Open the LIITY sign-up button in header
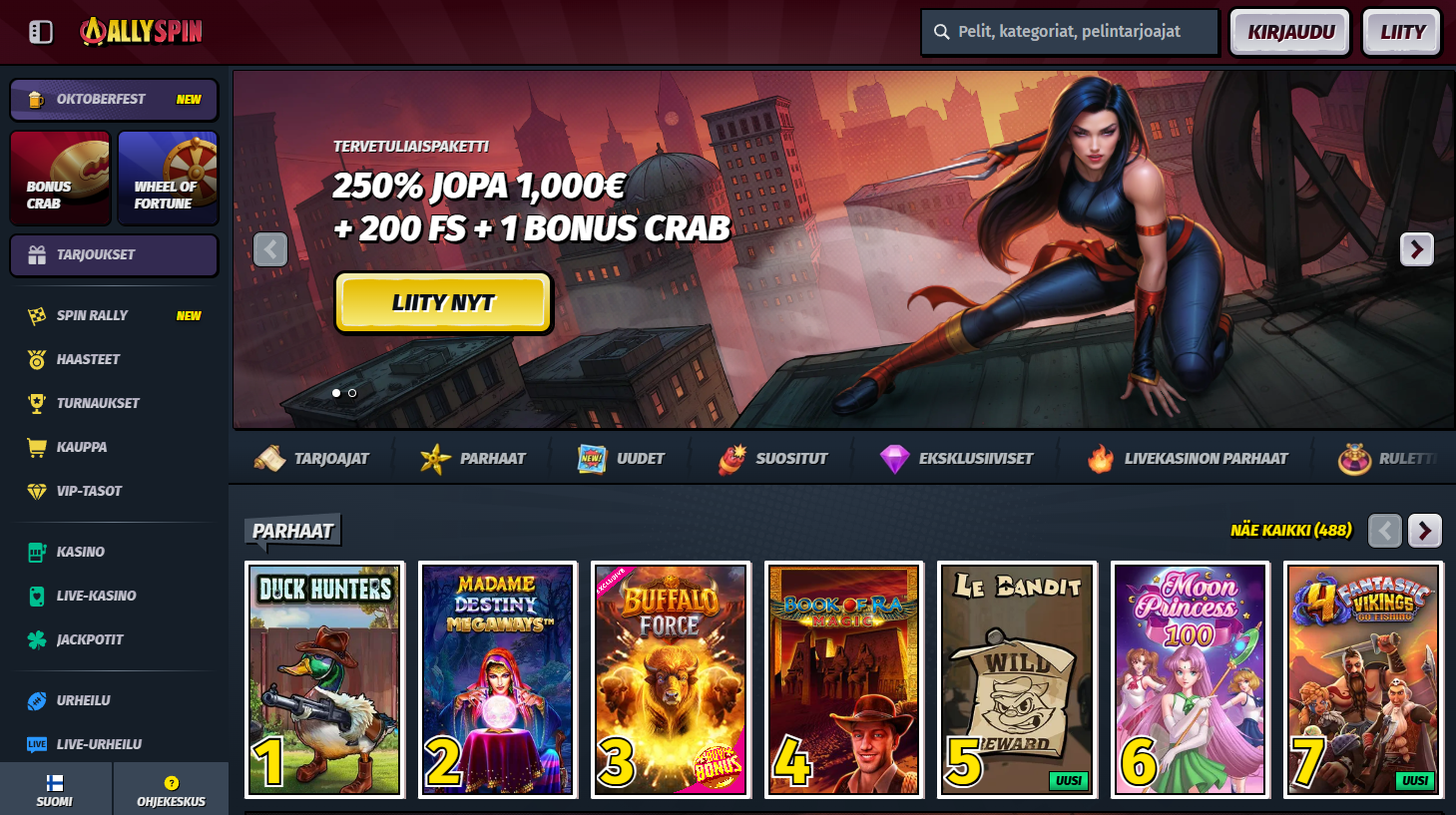Image resolution: width=1456 pixels, height=815 pixels. (1401, 32)
